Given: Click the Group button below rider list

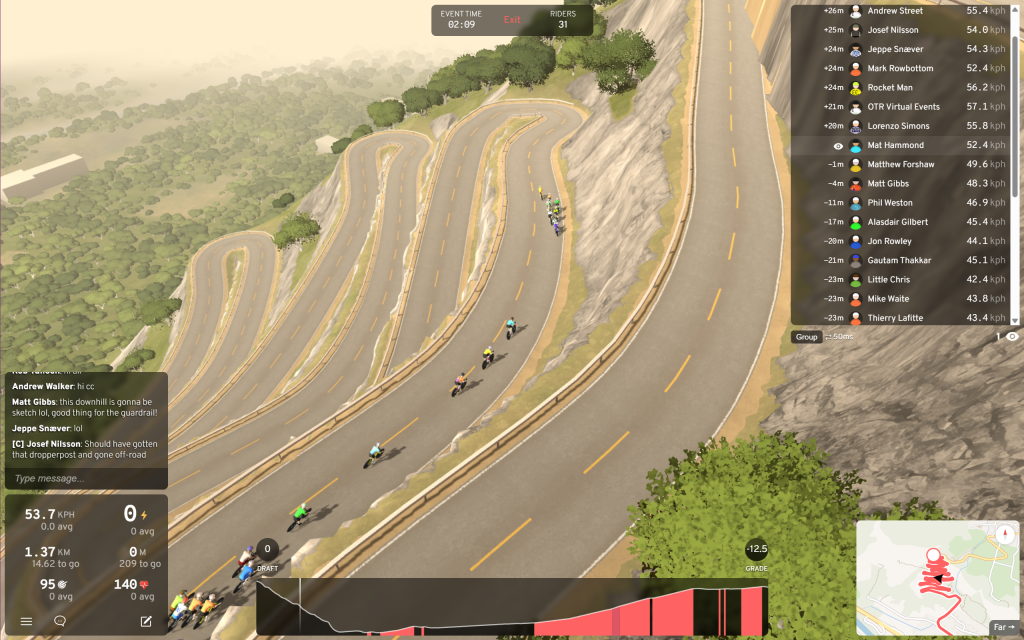Looking at the screenshot, I should (x=807, y=337).
